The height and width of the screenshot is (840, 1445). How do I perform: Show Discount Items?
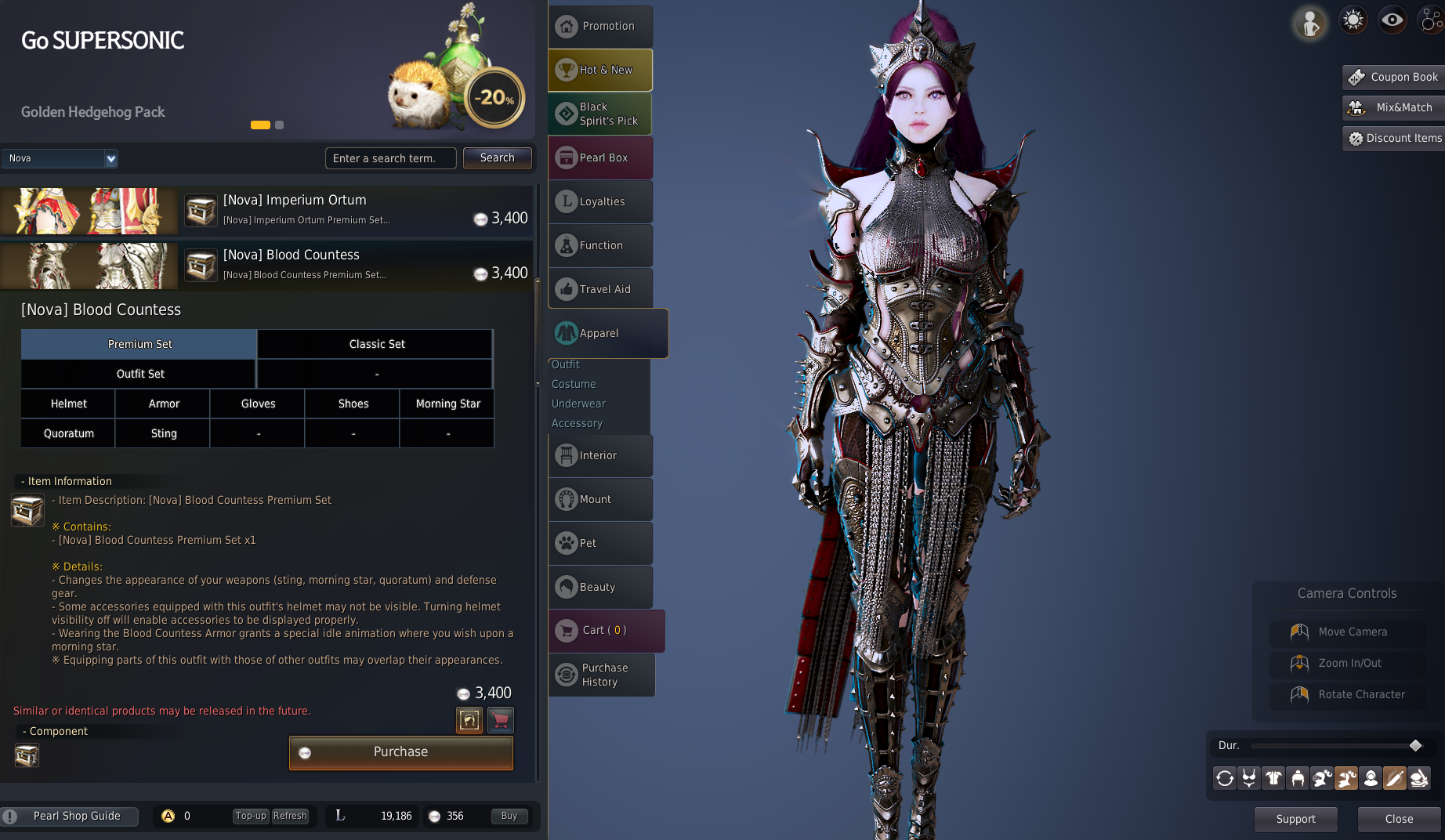[x=1394, y=138]
